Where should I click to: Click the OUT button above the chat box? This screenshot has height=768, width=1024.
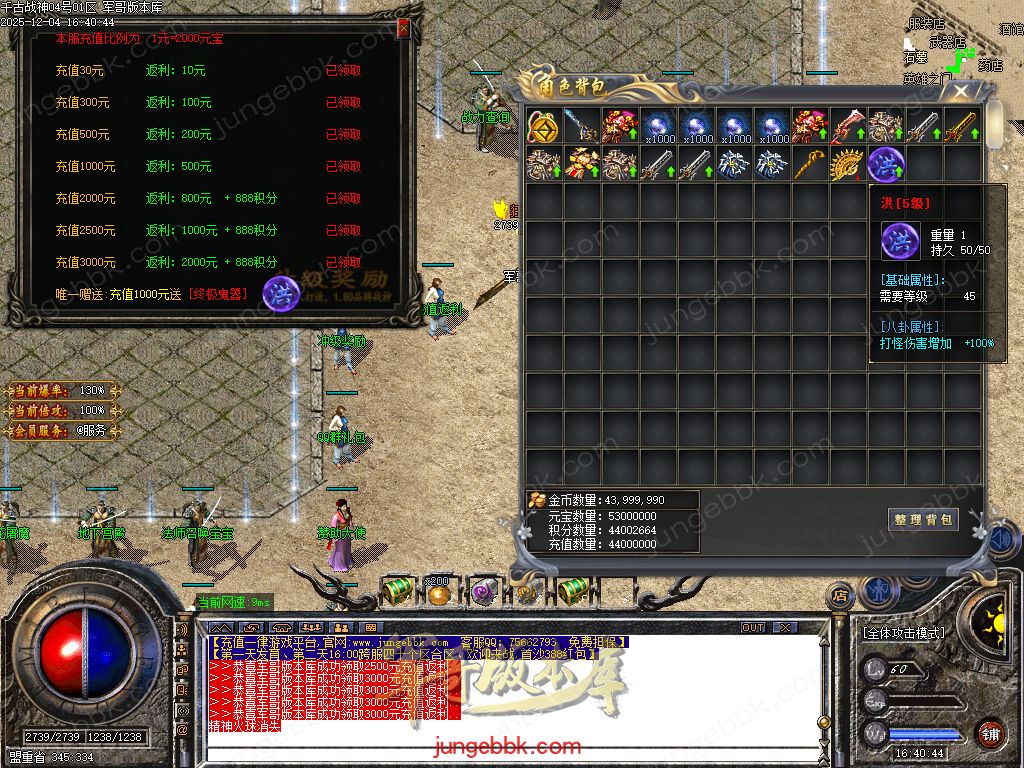tap(753, 628)
